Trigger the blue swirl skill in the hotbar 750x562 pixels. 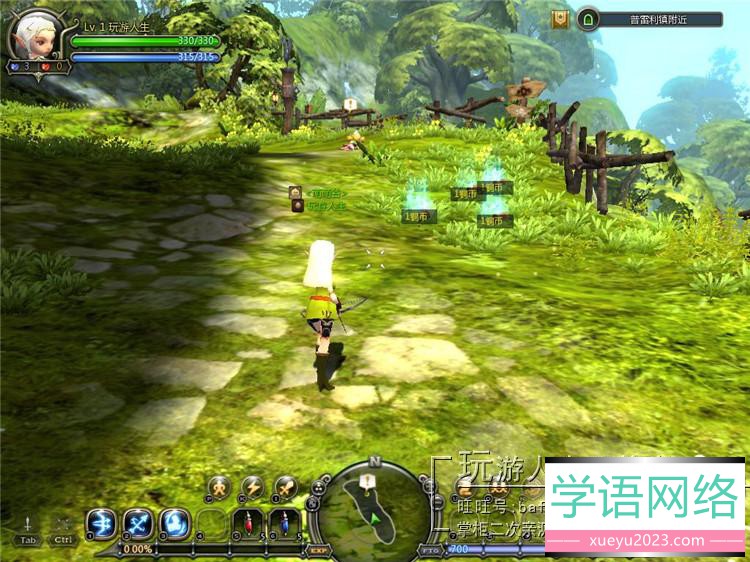(x=175, y=522)
